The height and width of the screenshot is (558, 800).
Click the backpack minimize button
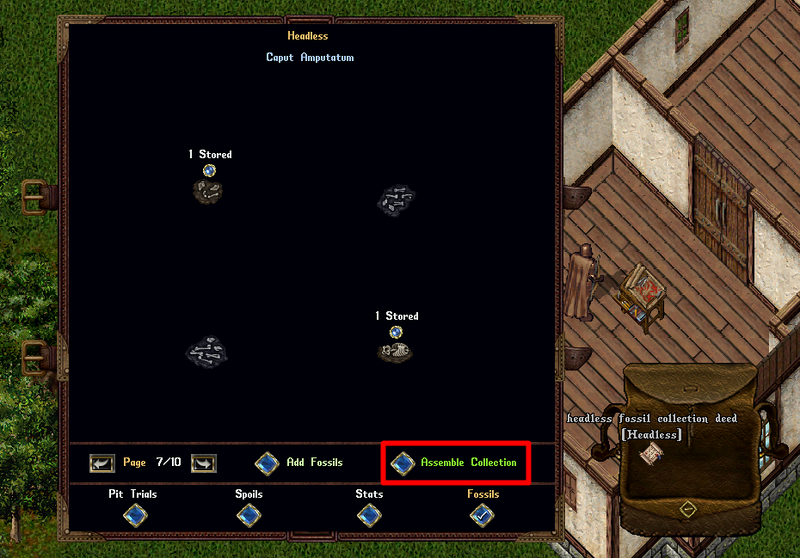coord(687,508)
